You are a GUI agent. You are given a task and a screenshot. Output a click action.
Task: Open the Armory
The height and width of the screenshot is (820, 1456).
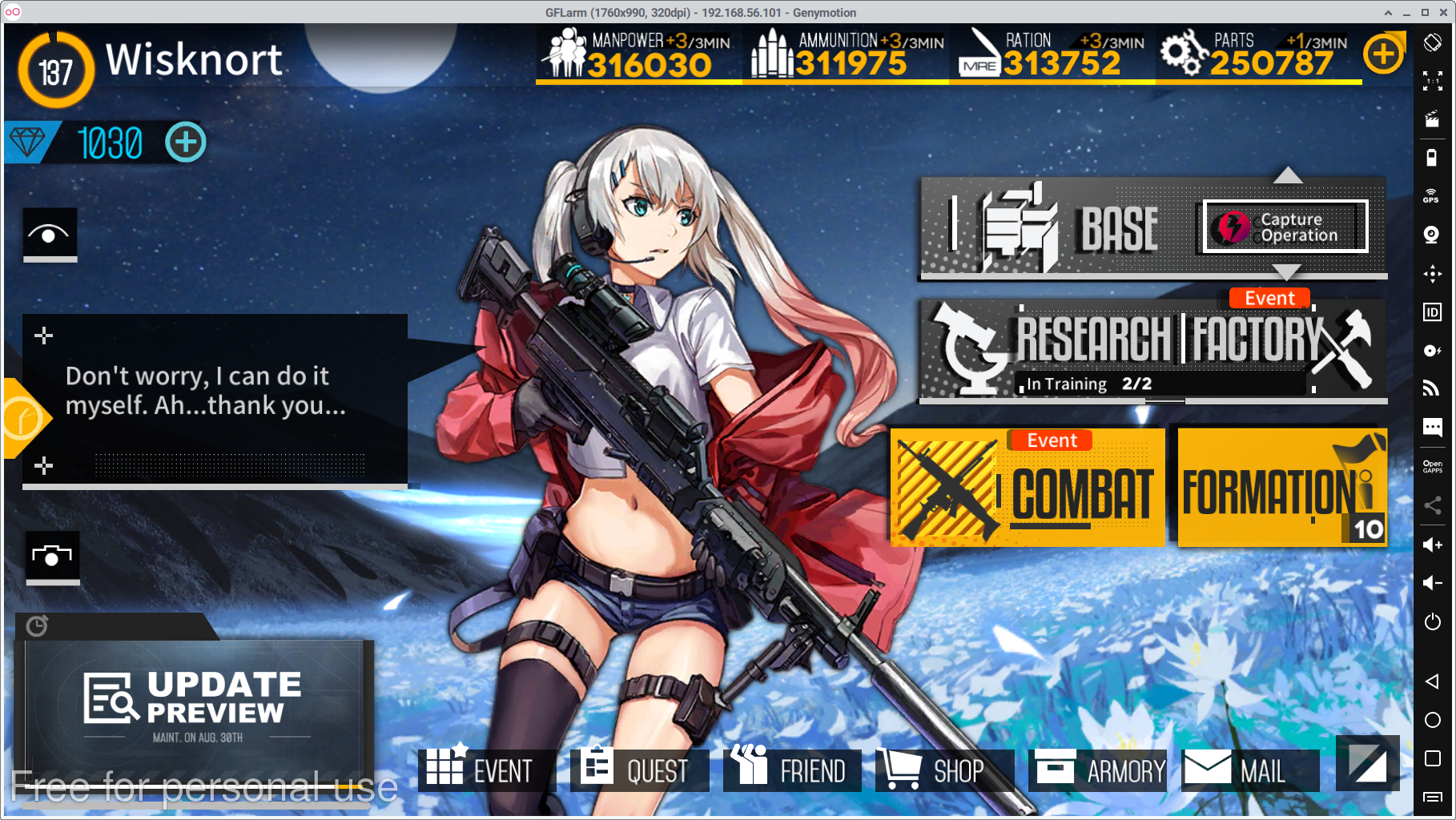pyautogui.click(x=1098, y=770)
